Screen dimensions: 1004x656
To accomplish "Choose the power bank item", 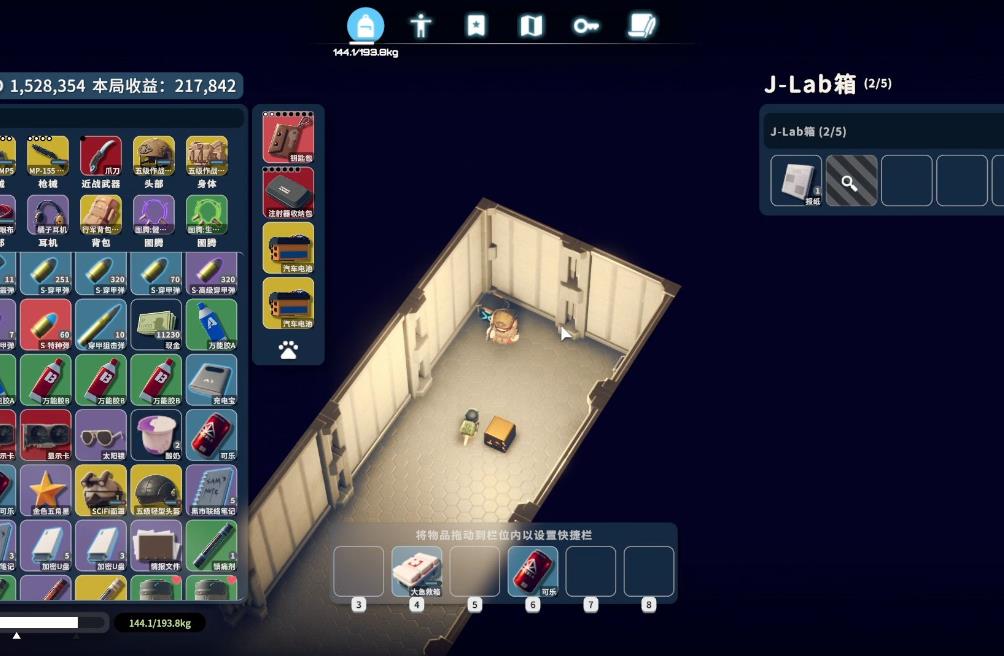I will click(211, 380).
